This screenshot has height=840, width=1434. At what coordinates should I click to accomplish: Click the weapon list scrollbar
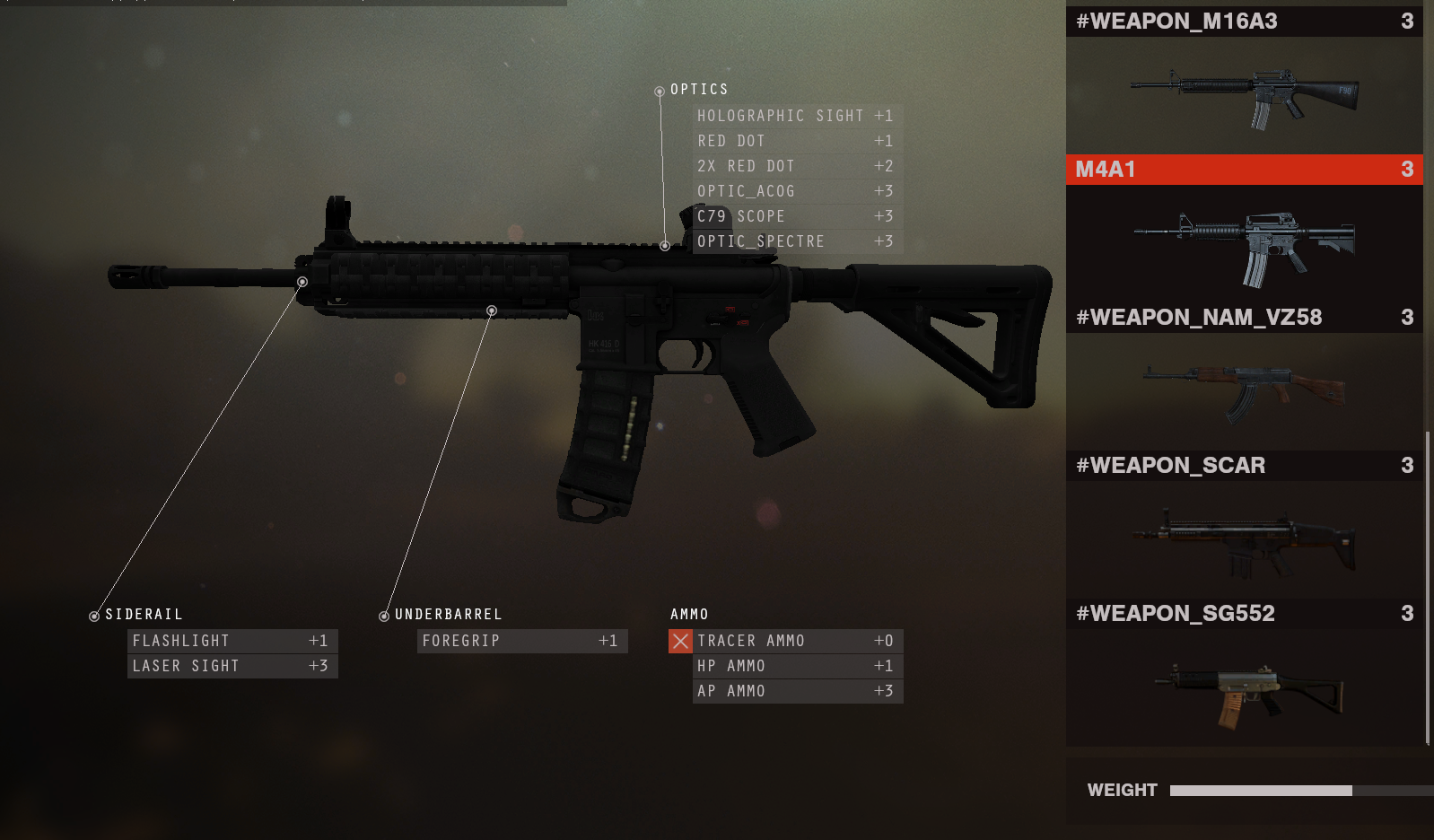pyautogui.click(x=1428, y=588)
